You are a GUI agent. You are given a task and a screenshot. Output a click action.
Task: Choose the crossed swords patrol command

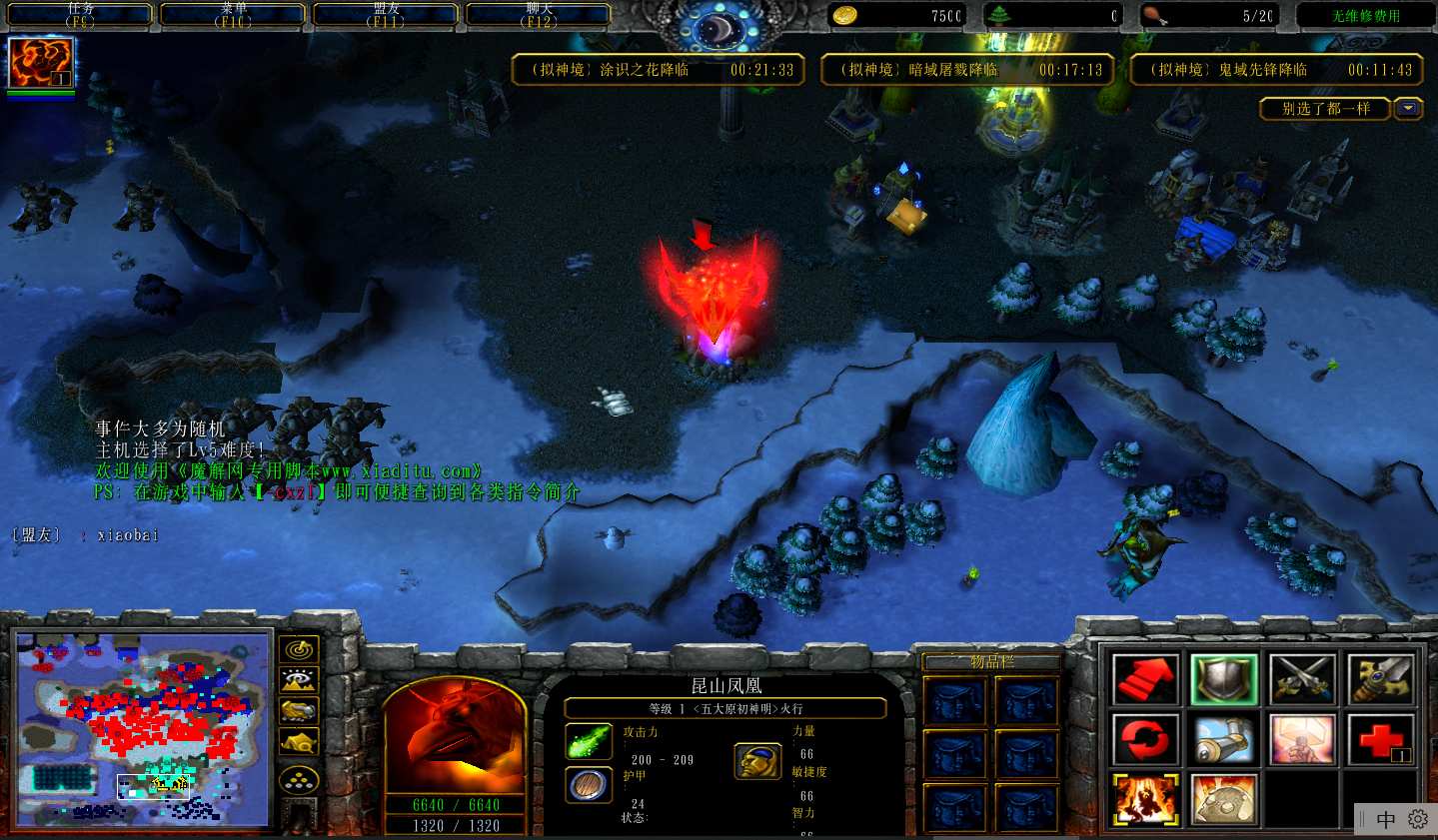pos(1302,679)
